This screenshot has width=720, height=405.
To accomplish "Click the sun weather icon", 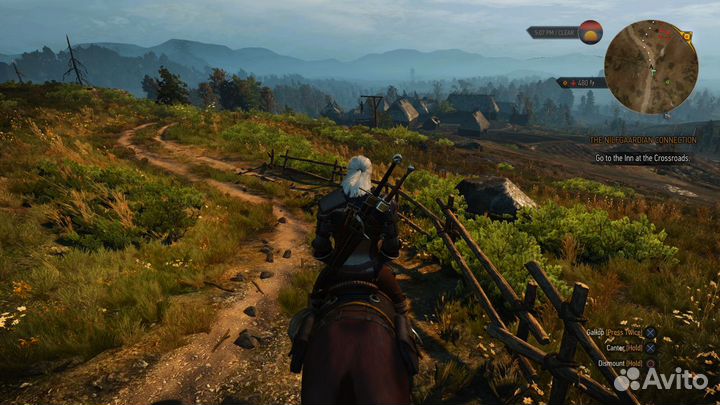I will pos(591,32).
